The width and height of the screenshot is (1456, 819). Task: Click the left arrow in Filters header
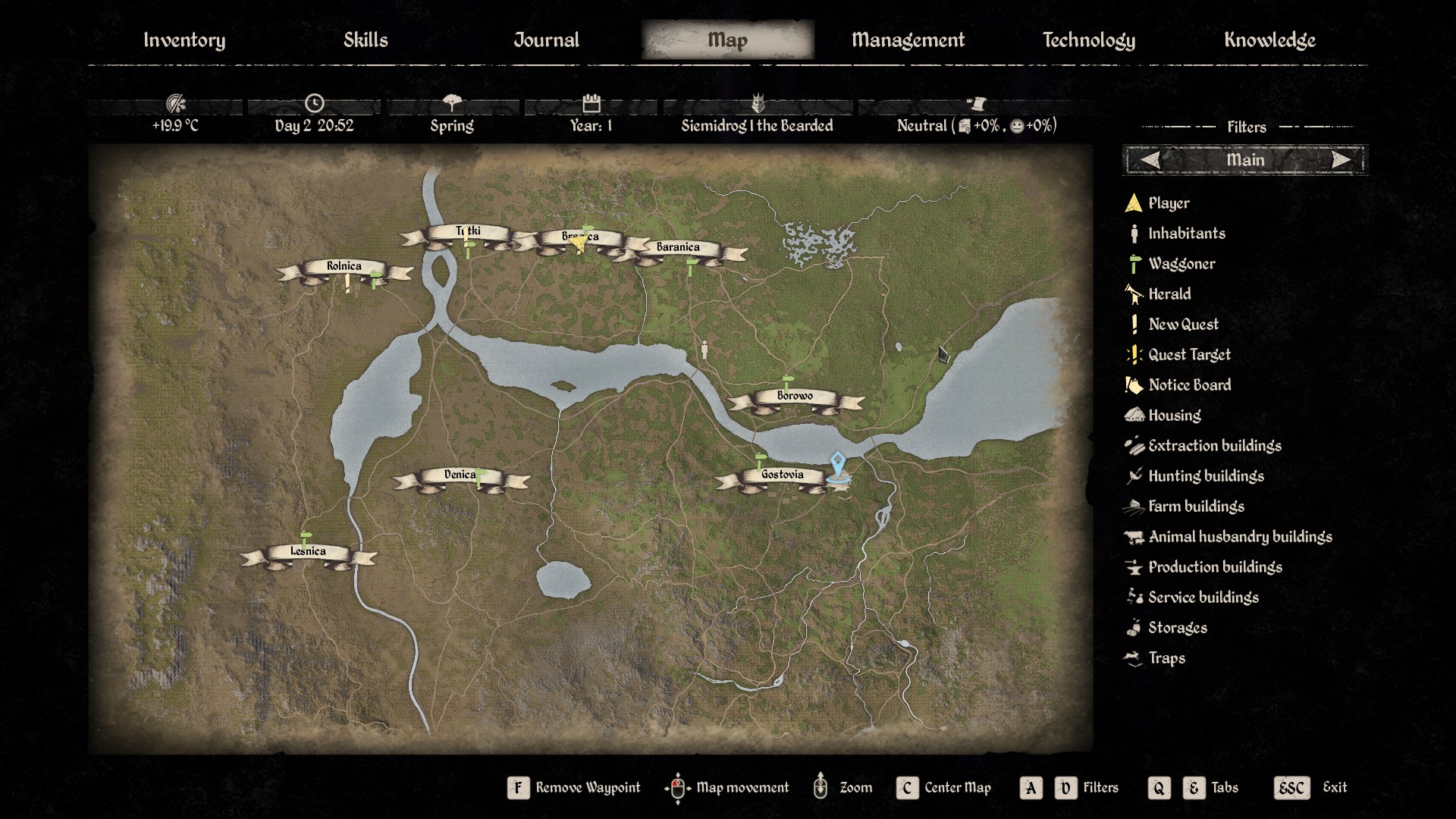click(x=1150, y=160)
